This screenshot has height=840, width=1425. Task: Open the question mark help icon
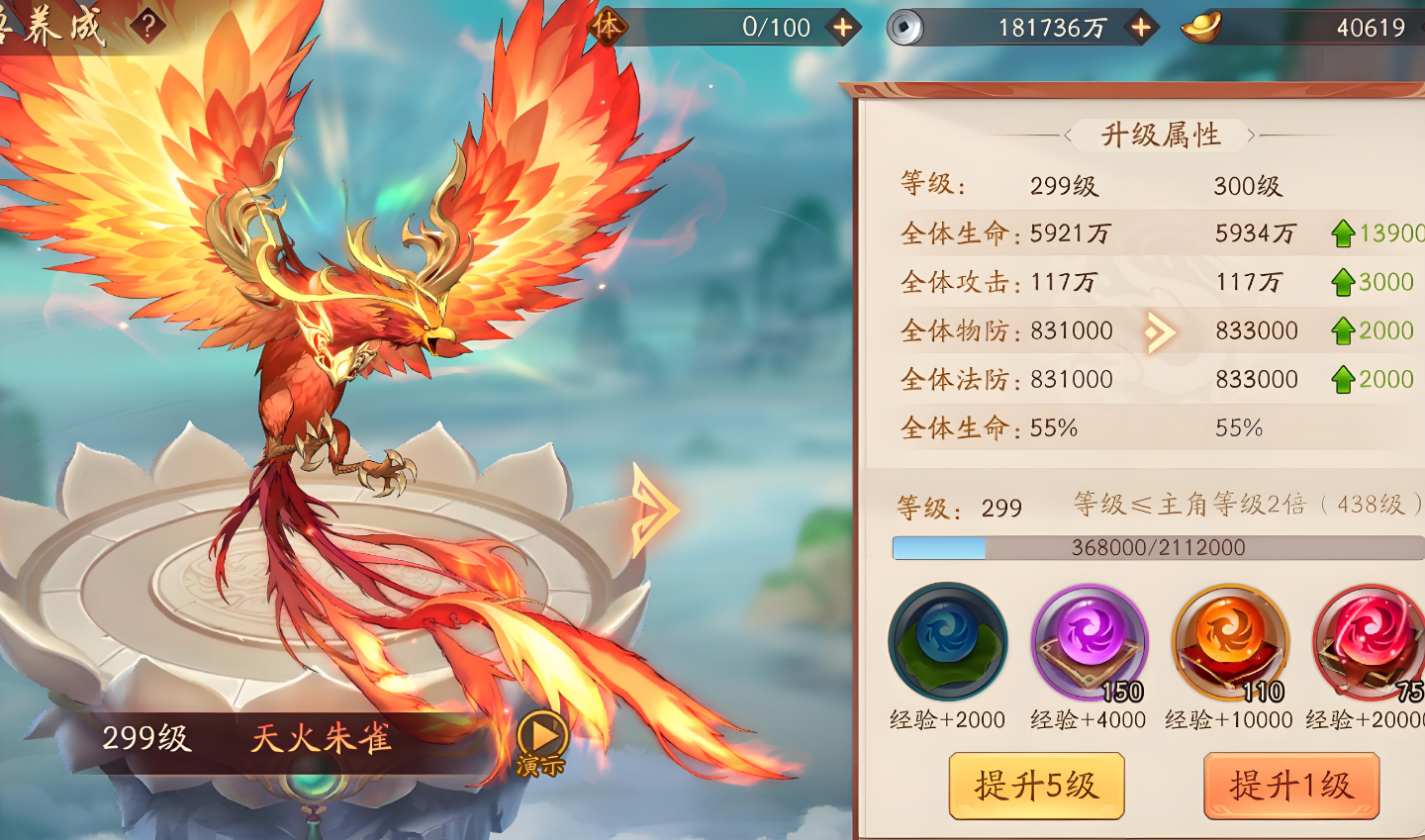click(x=147, y=25)
